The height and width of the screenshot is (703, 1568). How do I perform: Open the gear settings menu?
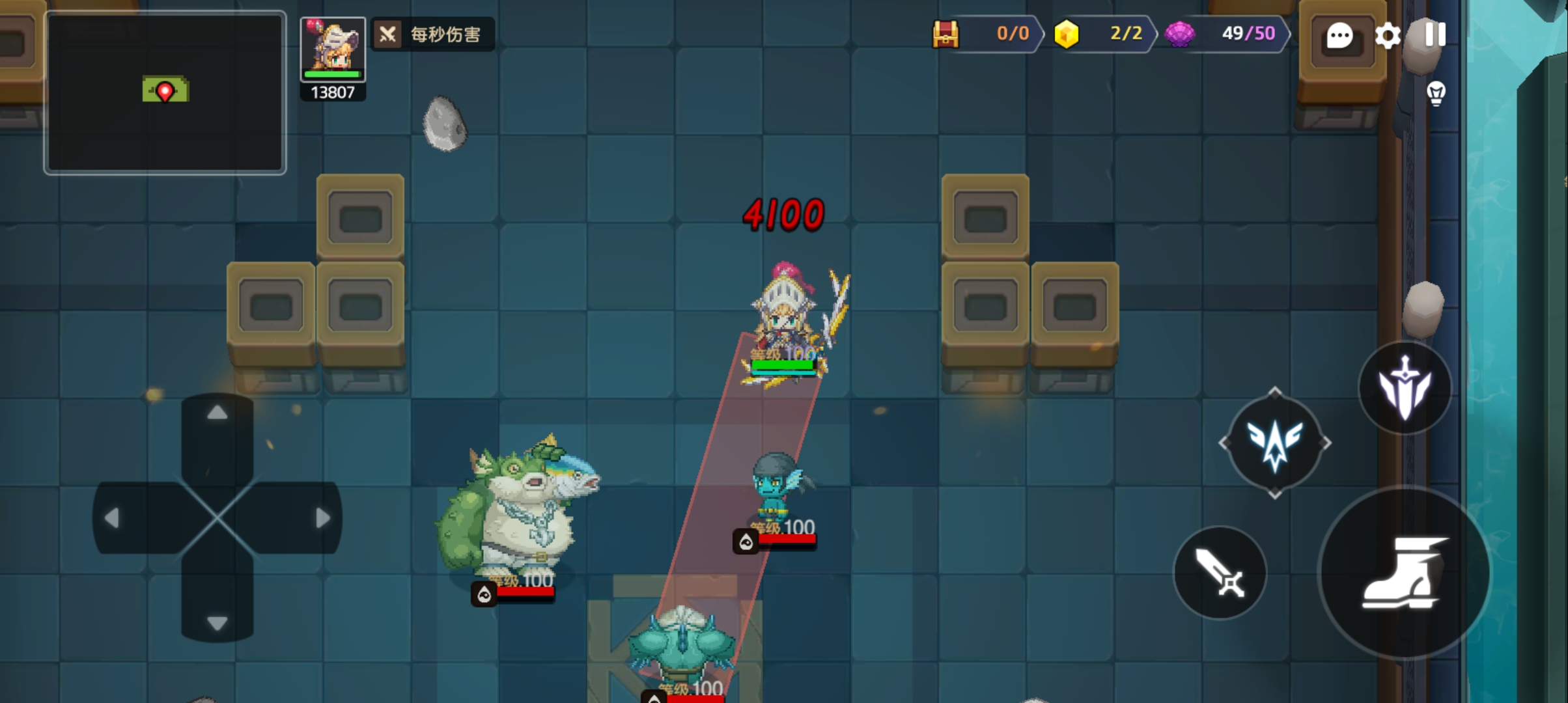(1388, 36)
